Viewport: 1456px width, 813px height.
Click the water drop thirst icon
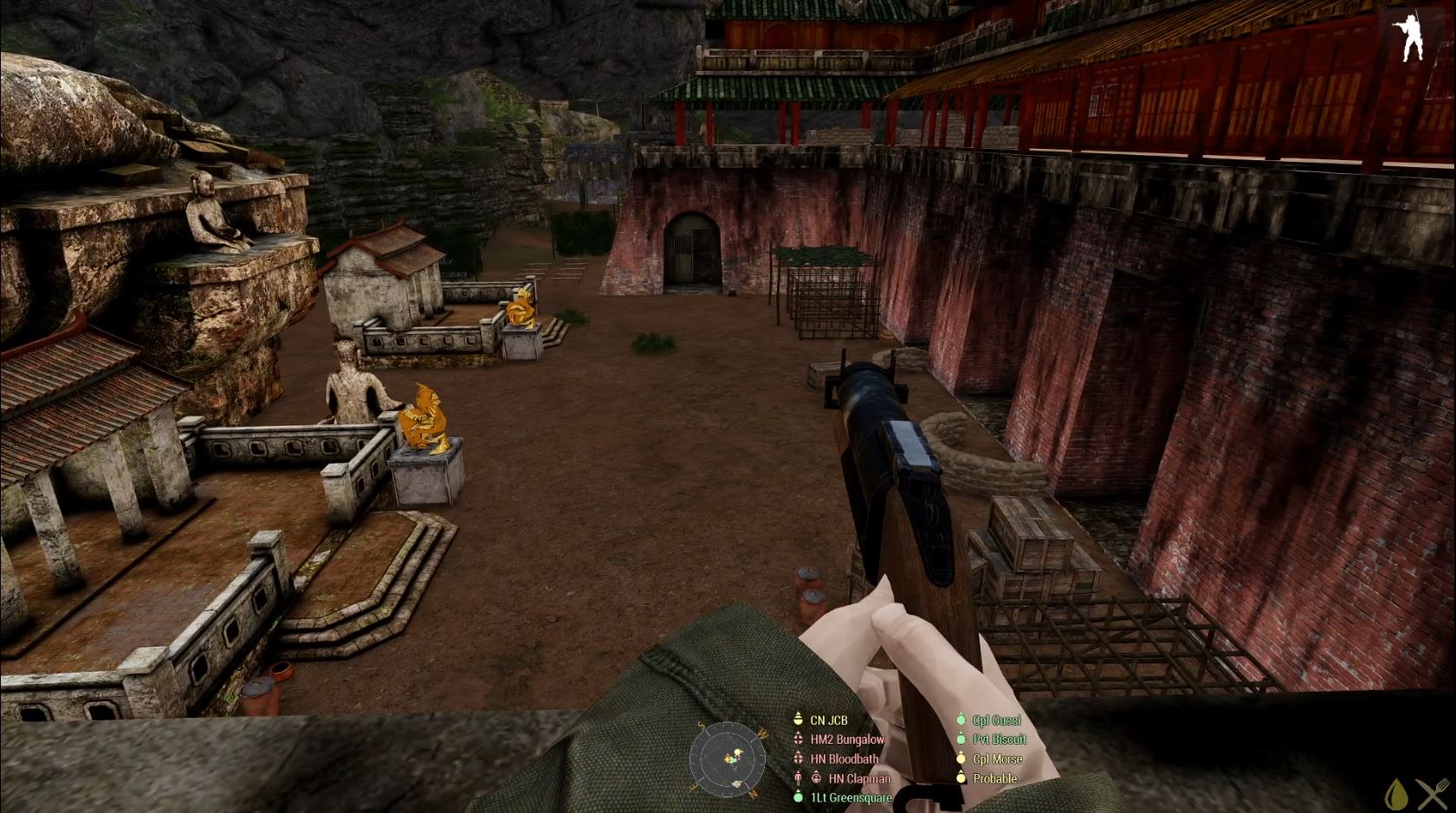pos(1395,794)
